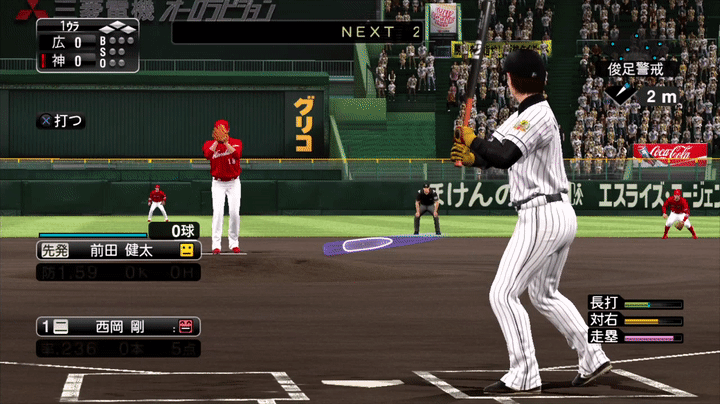Select the batter panel for 西岡 剛
The image size is (720, 404).
117,326
